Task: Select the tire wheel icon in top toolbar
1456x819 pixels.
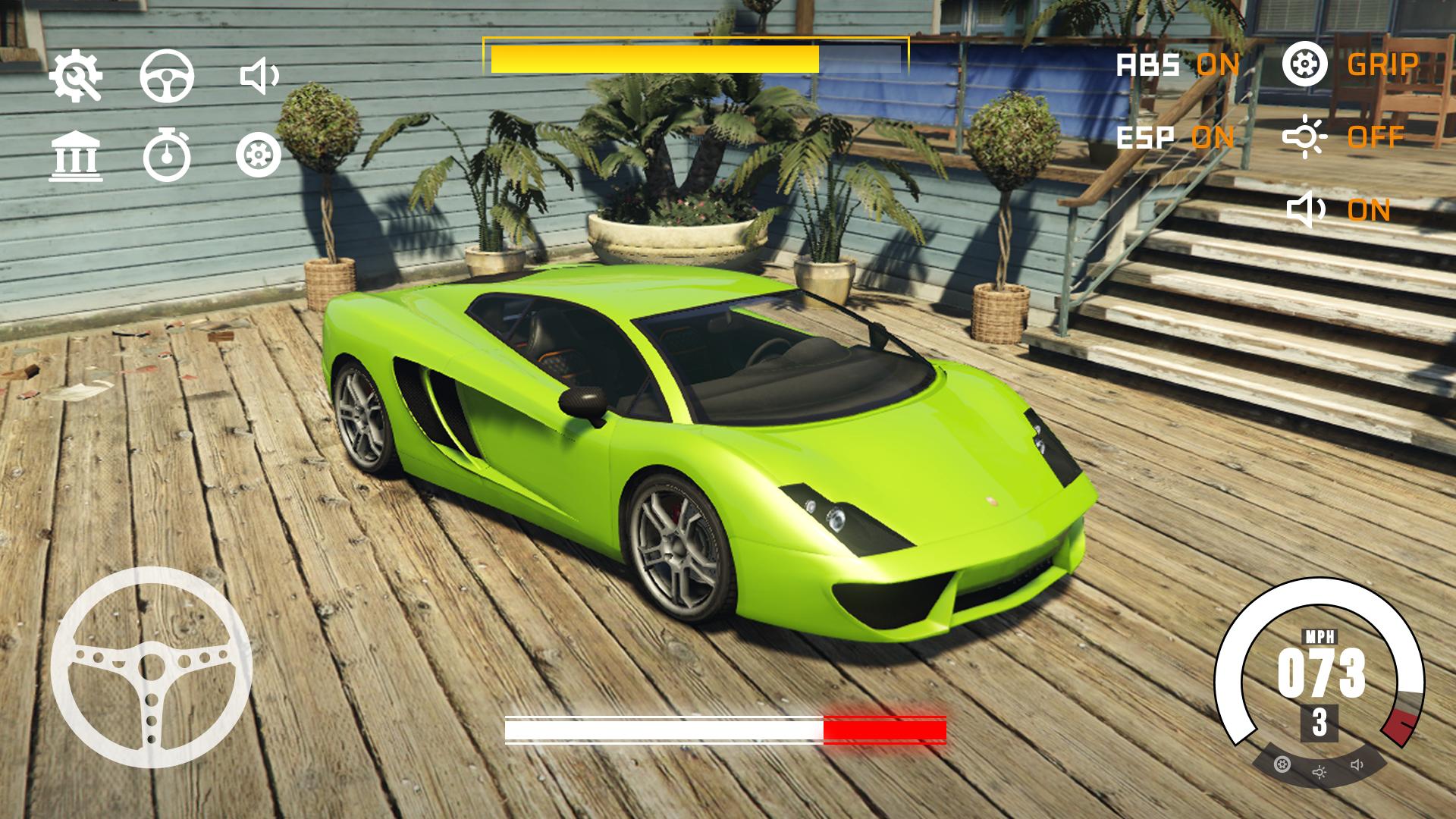Action: 258,155
